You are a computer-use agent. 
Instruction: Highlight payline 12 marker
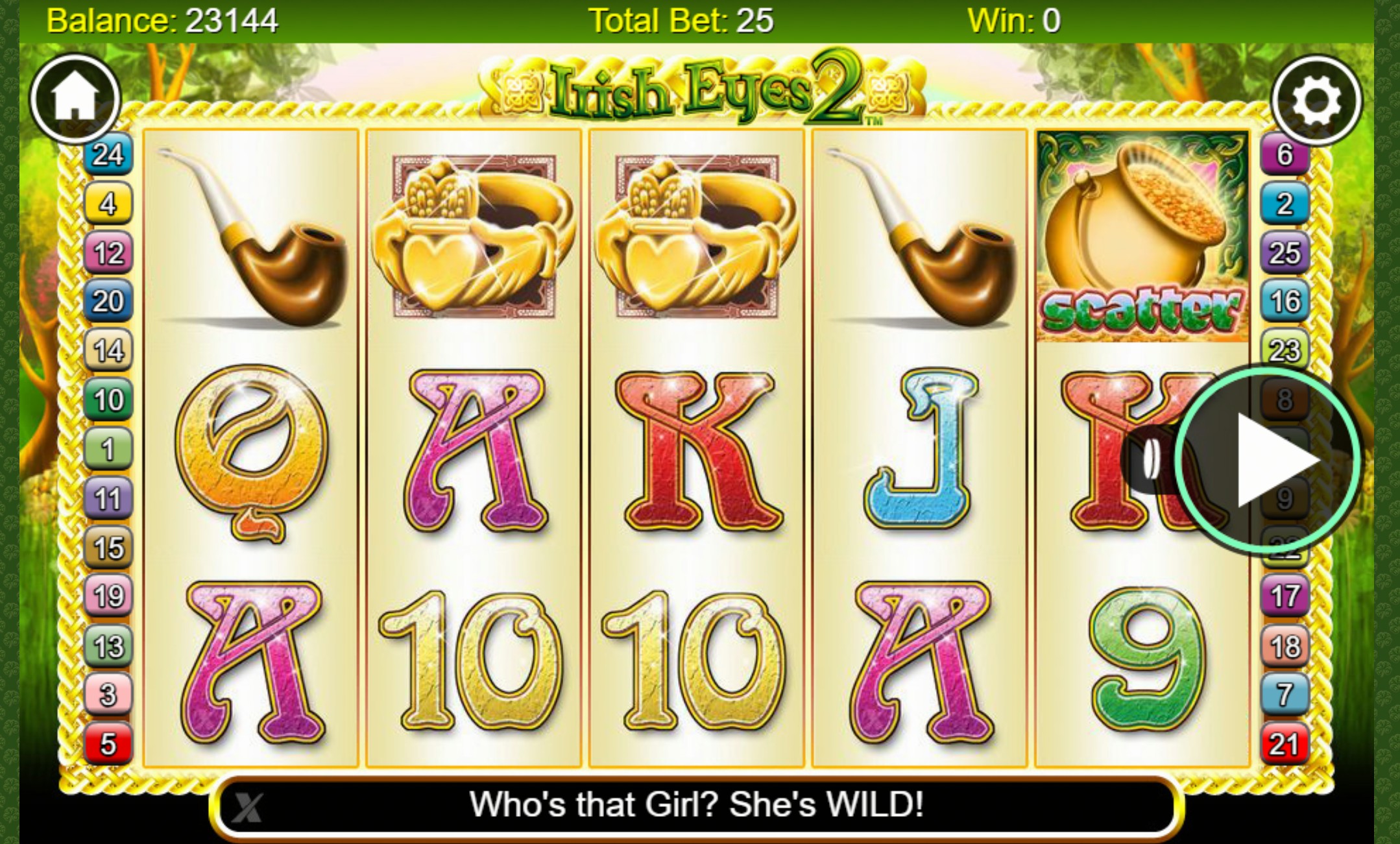[108, 253]
